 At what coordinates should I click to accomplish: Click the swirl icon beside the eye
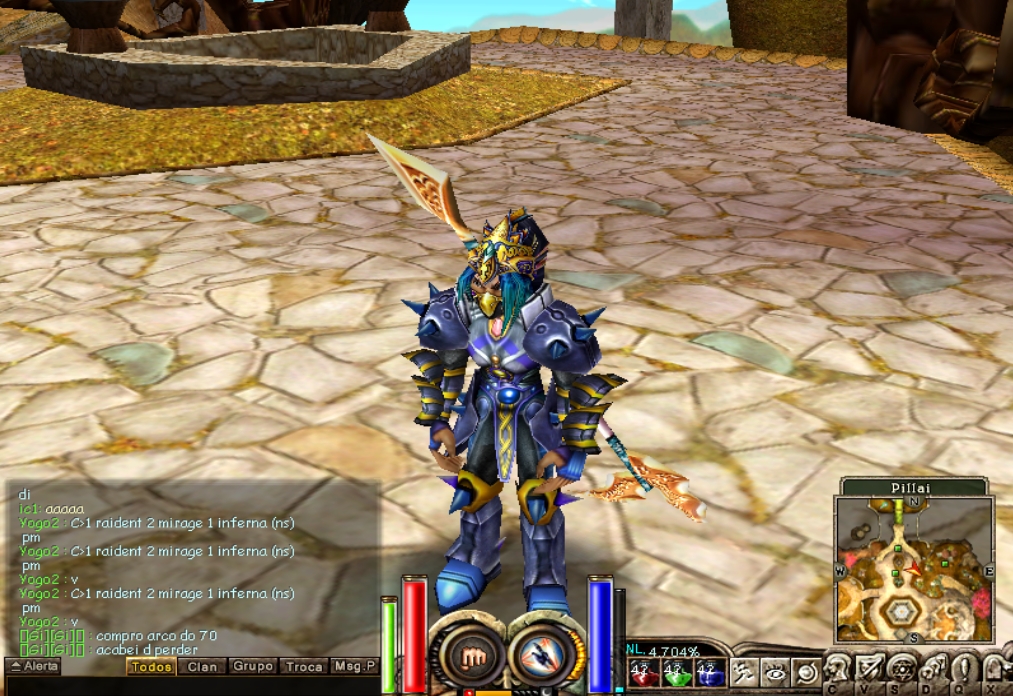[806, 672]
